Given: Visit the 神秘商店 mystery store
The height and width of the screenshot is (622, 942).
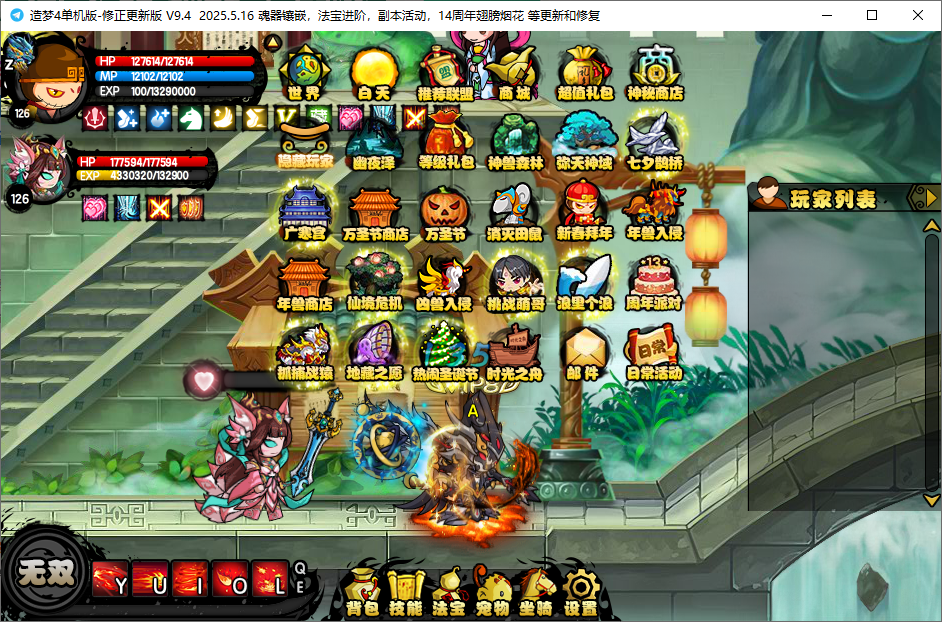Looking at the screenshot, I should pos(655,73).
